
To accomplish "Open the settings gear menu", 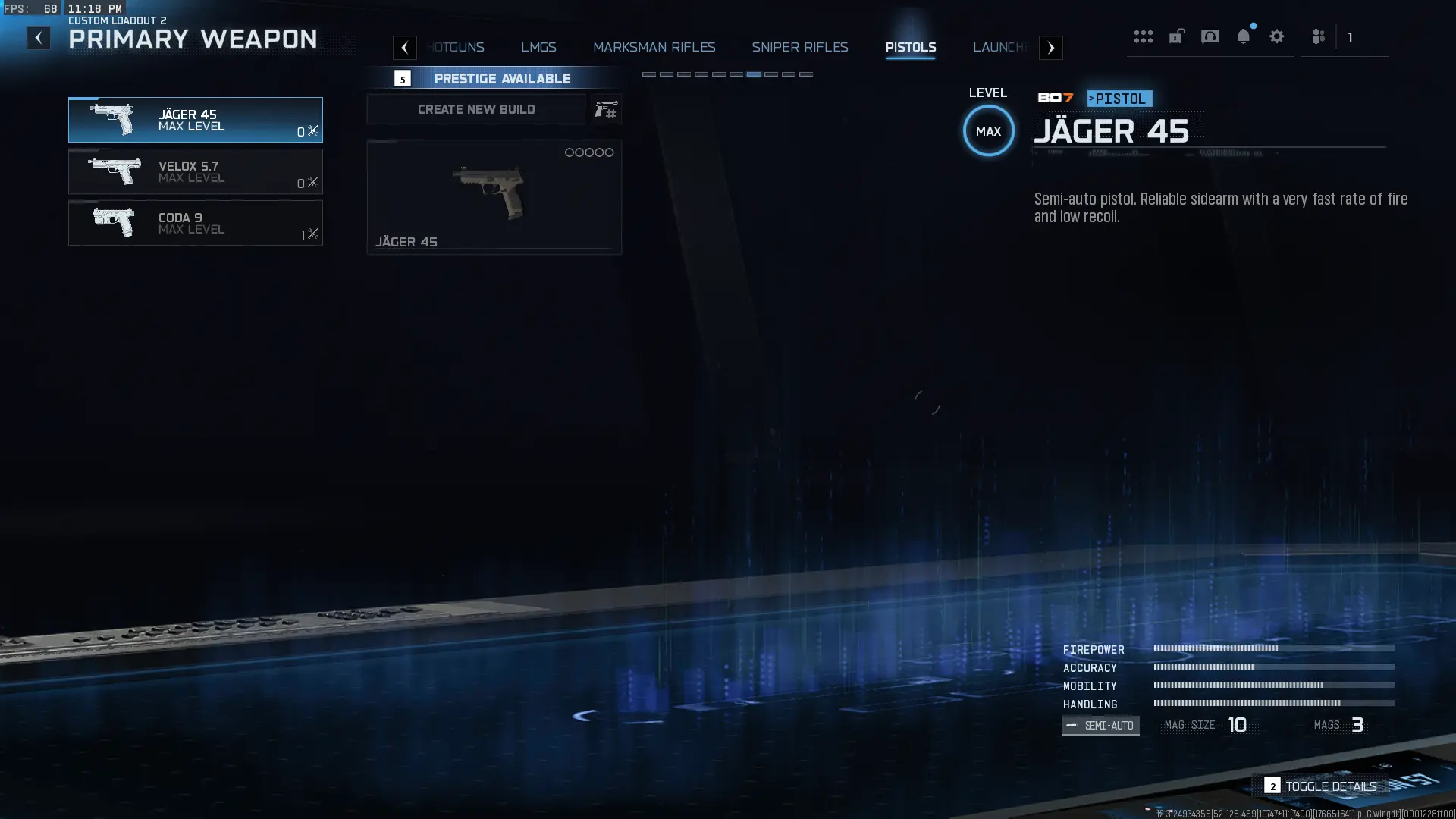I will click(1278, 36).
